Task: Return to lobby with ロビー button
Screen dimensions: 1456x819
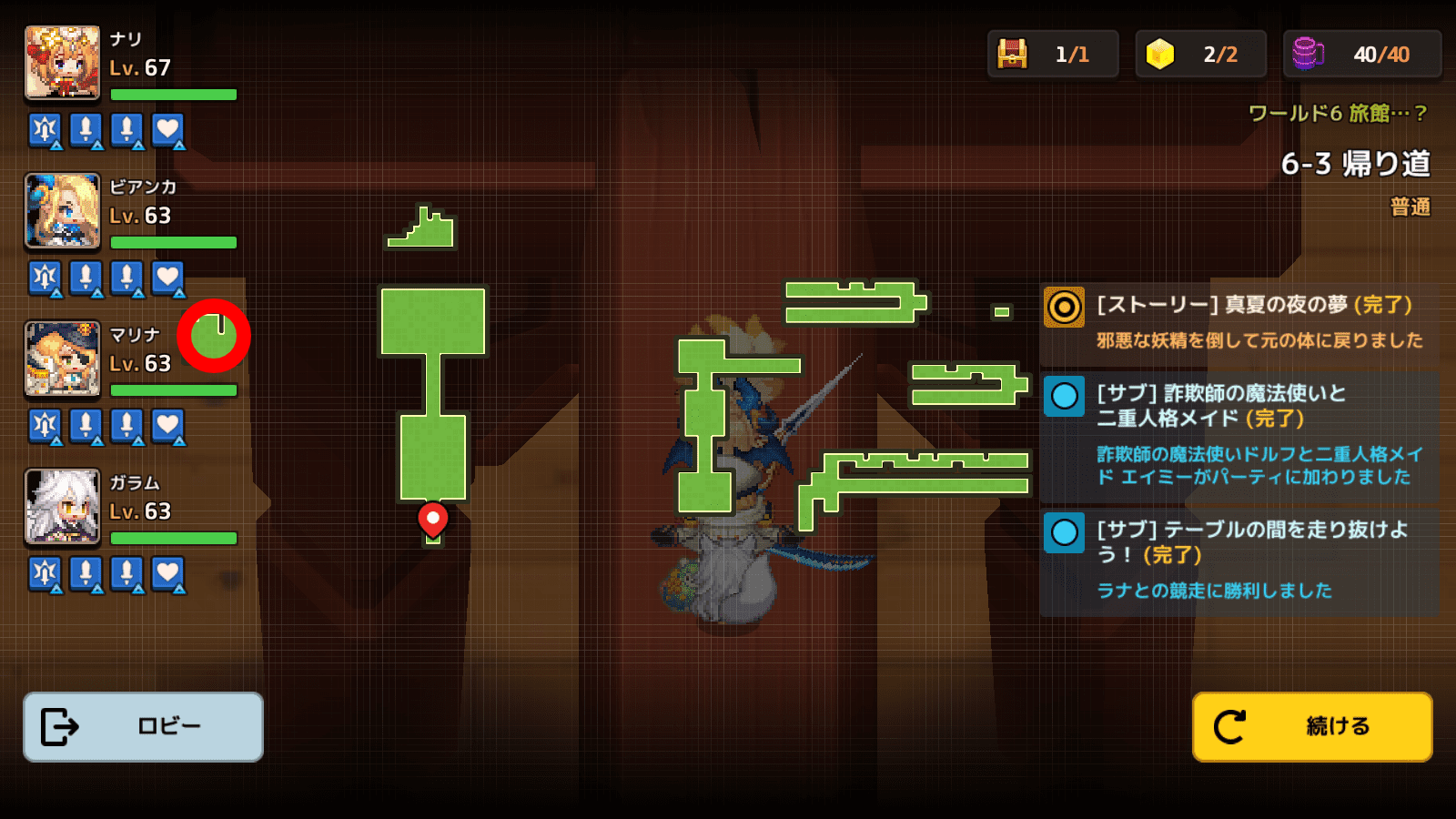Action: 143,726
